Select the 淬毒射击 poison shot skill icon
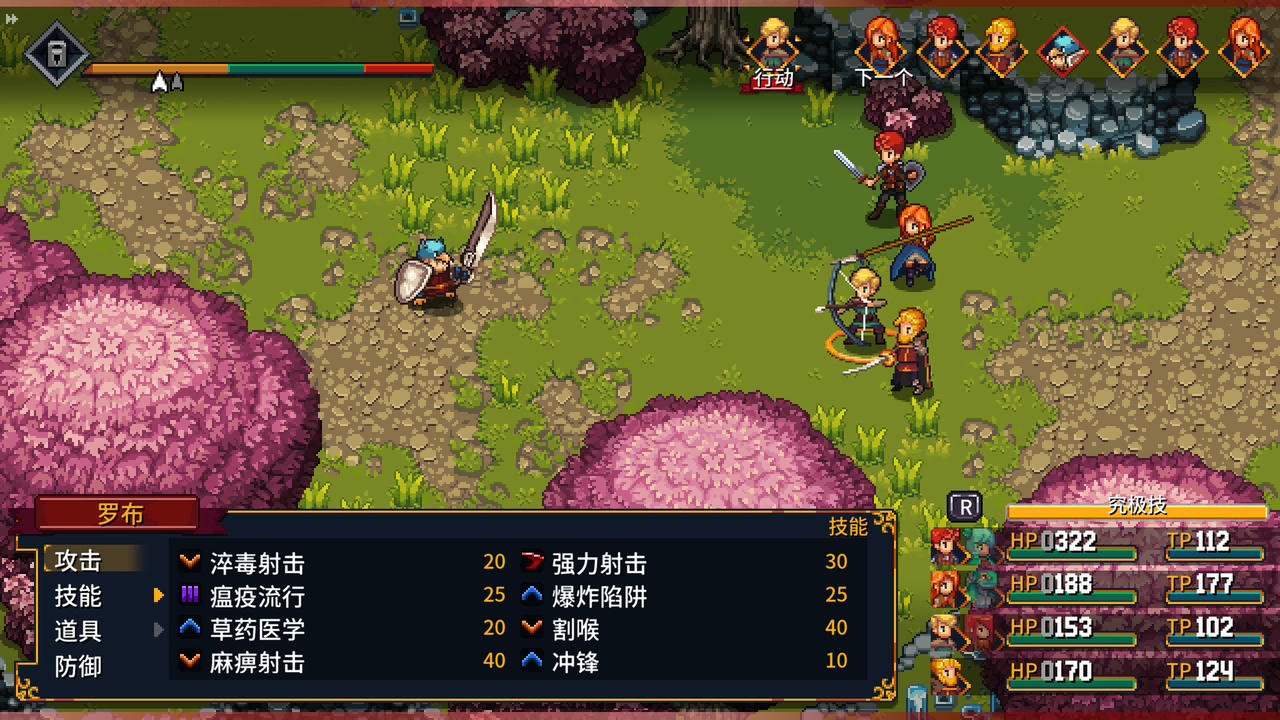This screenshot has height=720, width=1280. [x=190, y=563]
